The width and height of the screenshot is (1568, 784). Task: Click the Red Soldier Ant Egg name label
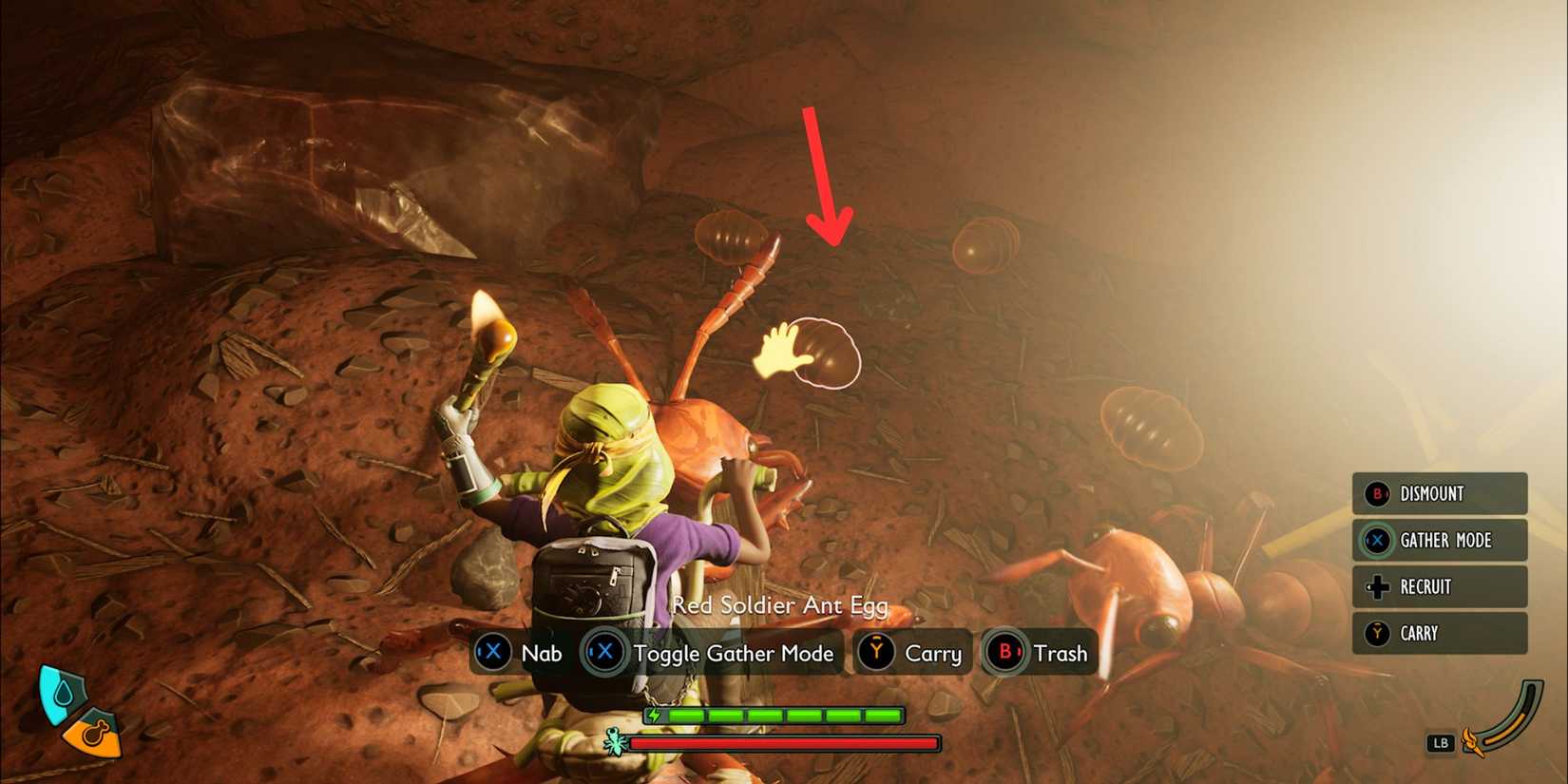click(780, 606)
